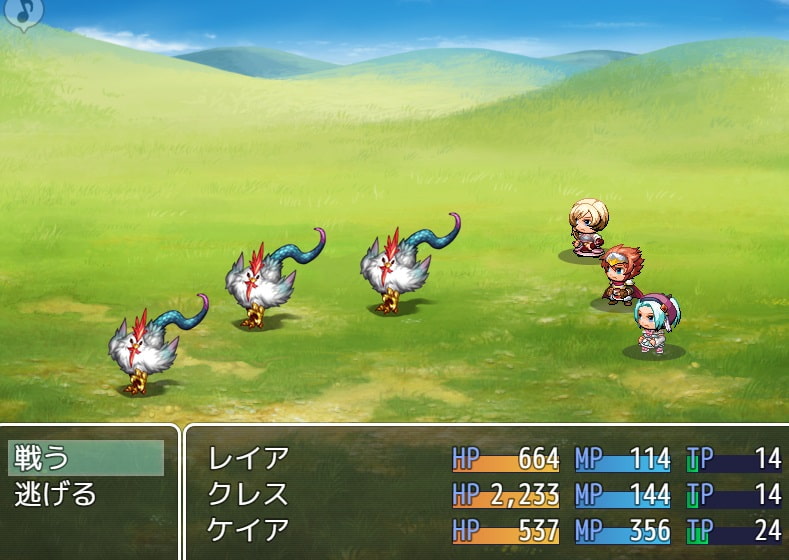Select party member レイア in status list
Screen dimensions: 789x560
[x=248, y=459]
